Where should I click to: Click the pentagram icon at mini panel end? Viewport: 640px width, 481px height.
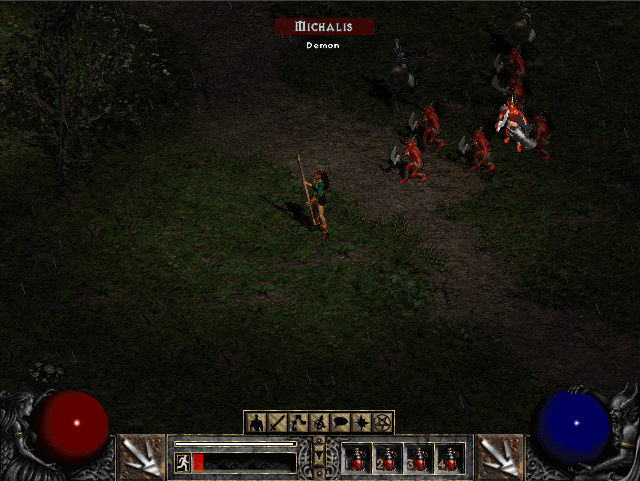tap(384, 422)
